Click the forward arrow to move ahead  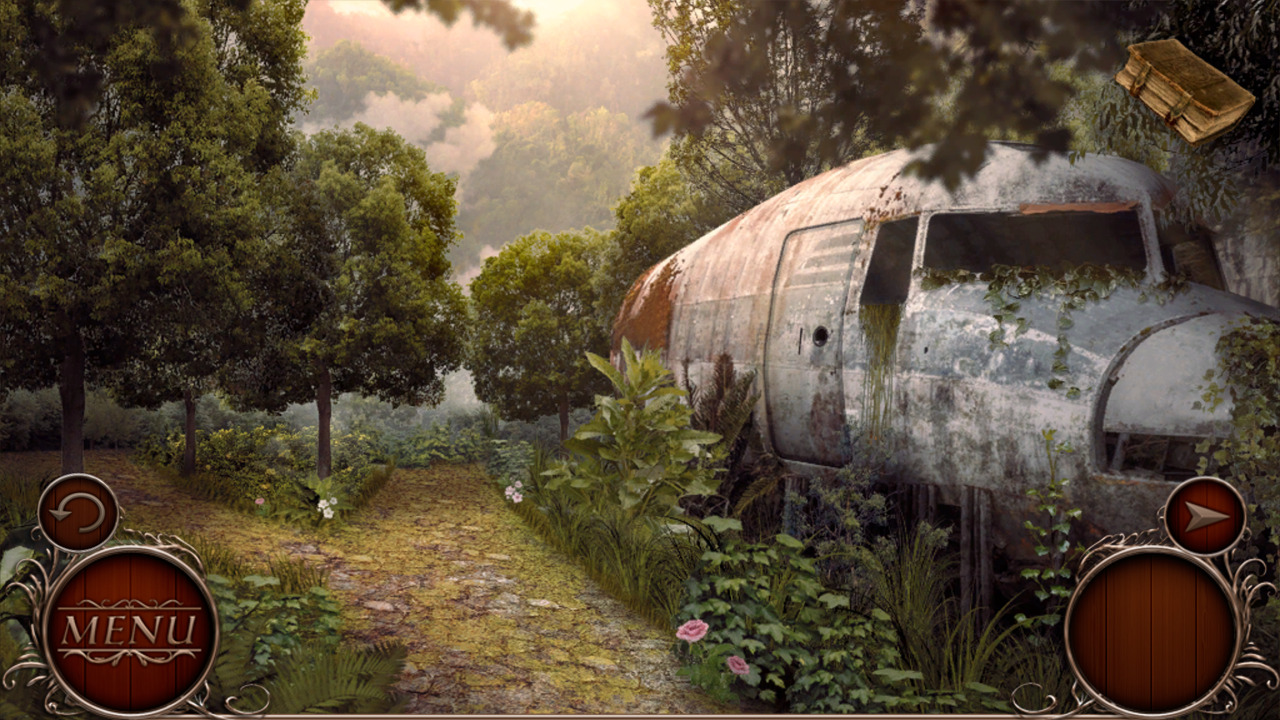point(1205,516)
